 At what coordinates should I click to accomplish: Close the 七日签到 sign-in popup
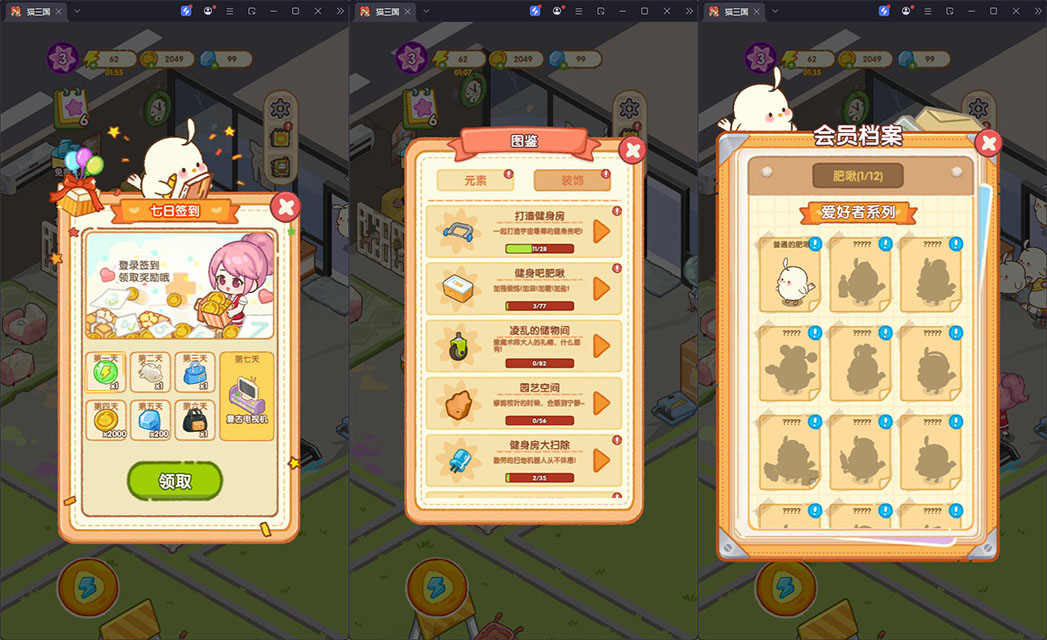tap(286, 207)
